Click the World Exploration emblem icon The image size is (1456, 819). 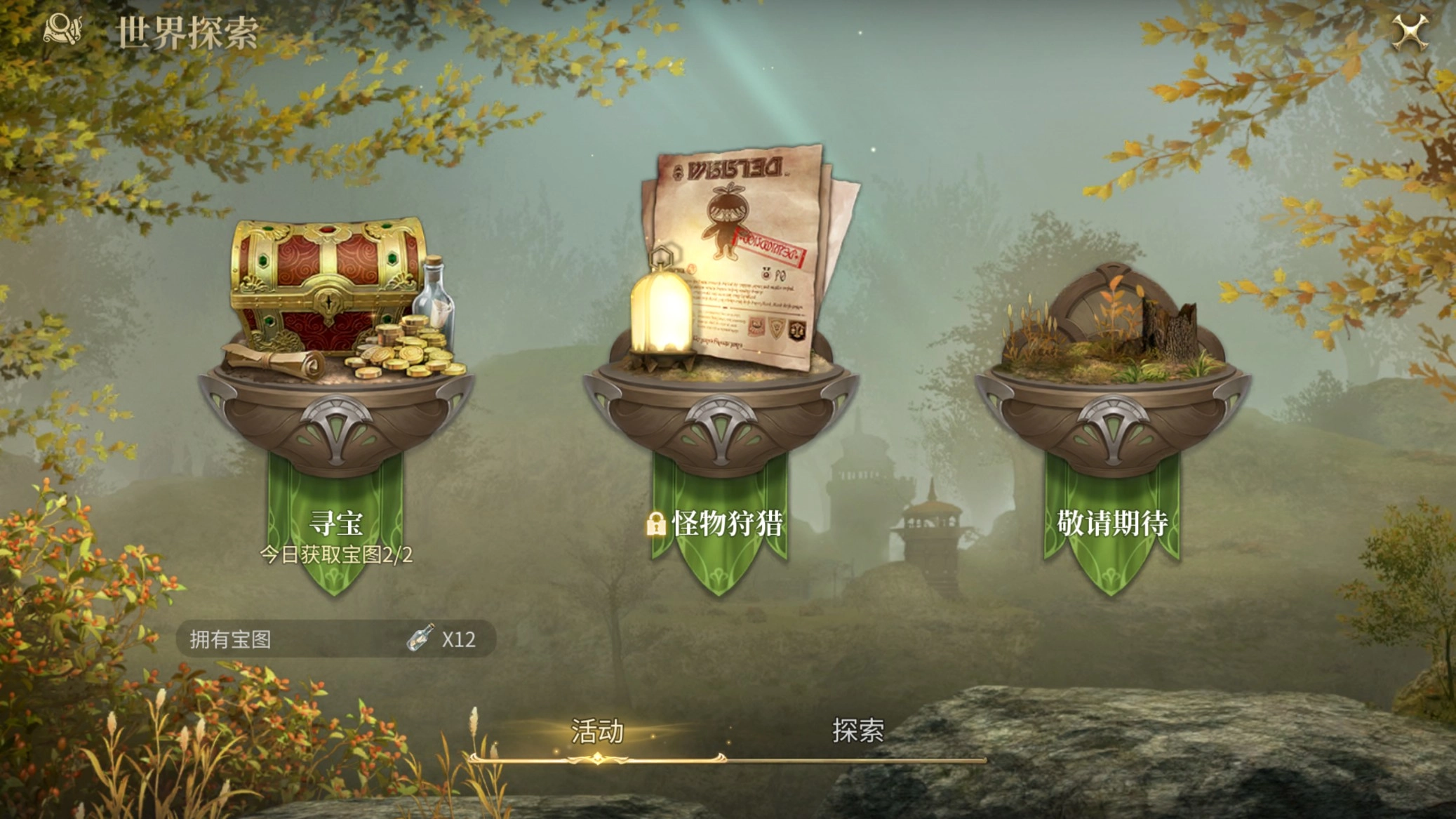[63, 30]
